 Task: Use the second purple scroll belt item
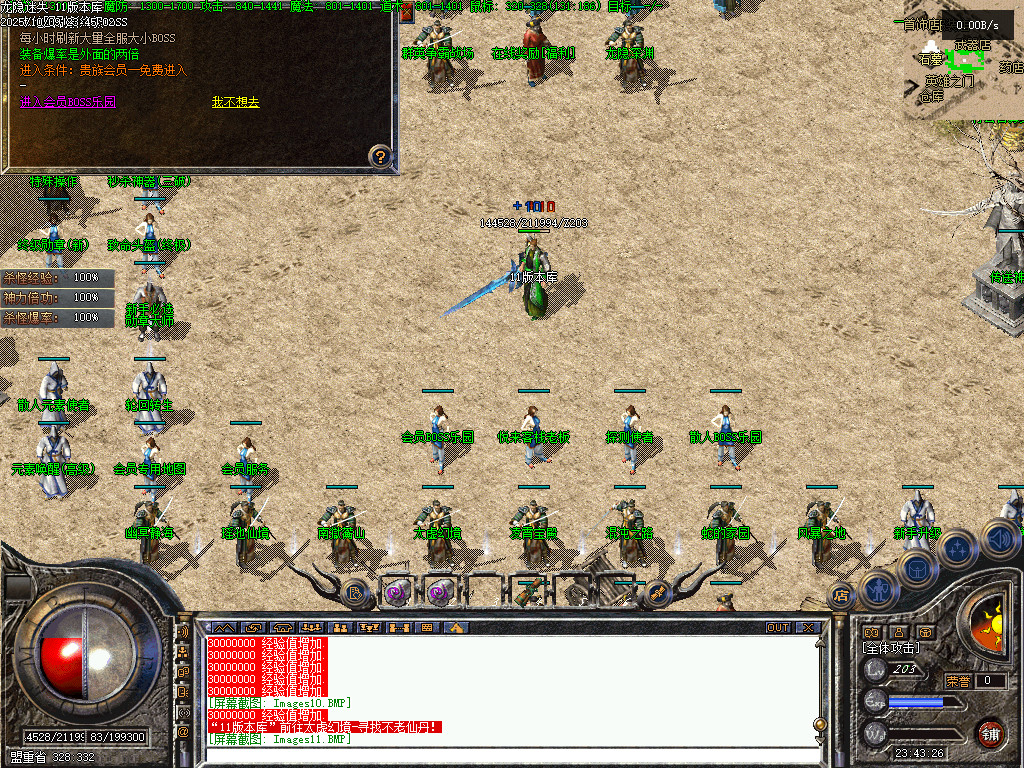[440, 592]
